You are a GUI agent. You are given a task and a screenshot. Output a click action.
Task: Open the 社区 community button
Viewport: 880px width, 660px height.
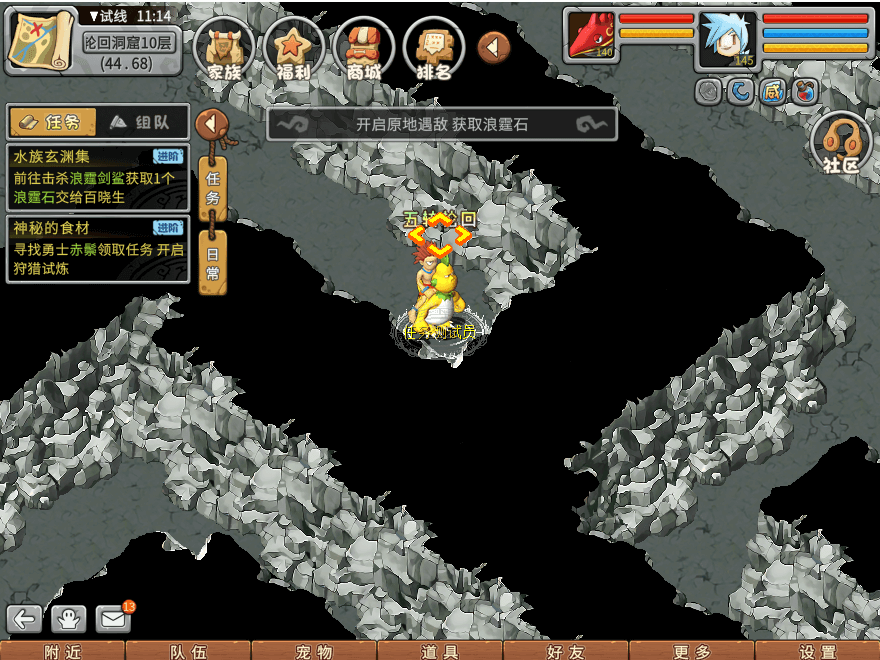click(840, 142)
